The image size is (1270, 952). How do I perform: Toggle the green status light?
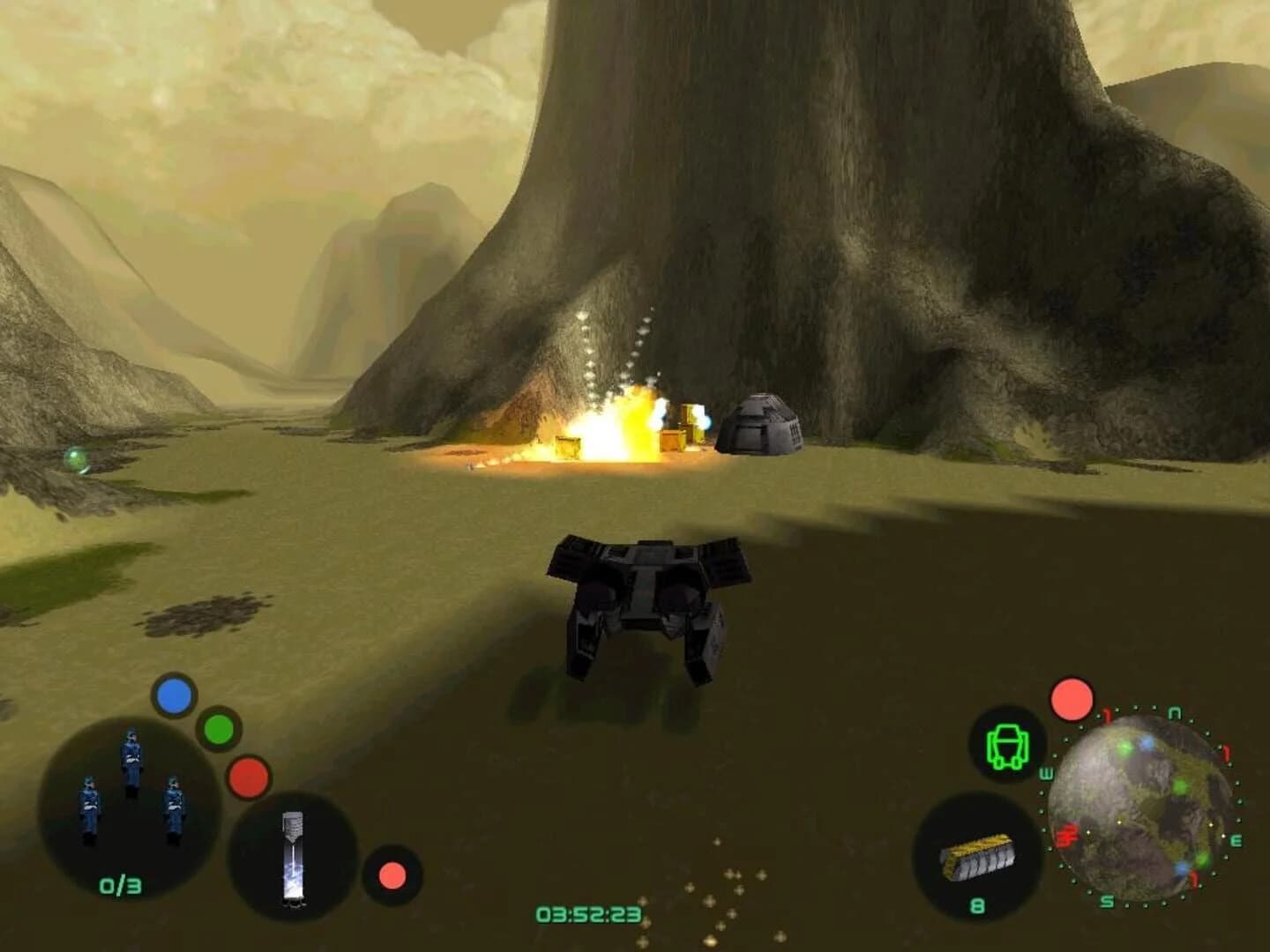(x=220, y=727)
